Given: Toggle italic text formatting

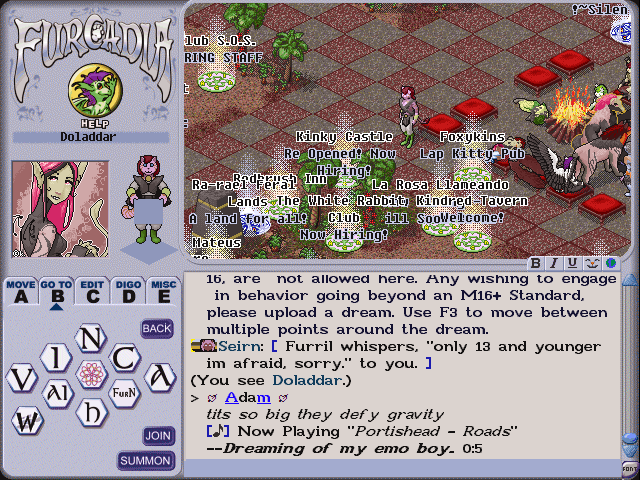Looking at the screenshot, I should coord(554,263).
